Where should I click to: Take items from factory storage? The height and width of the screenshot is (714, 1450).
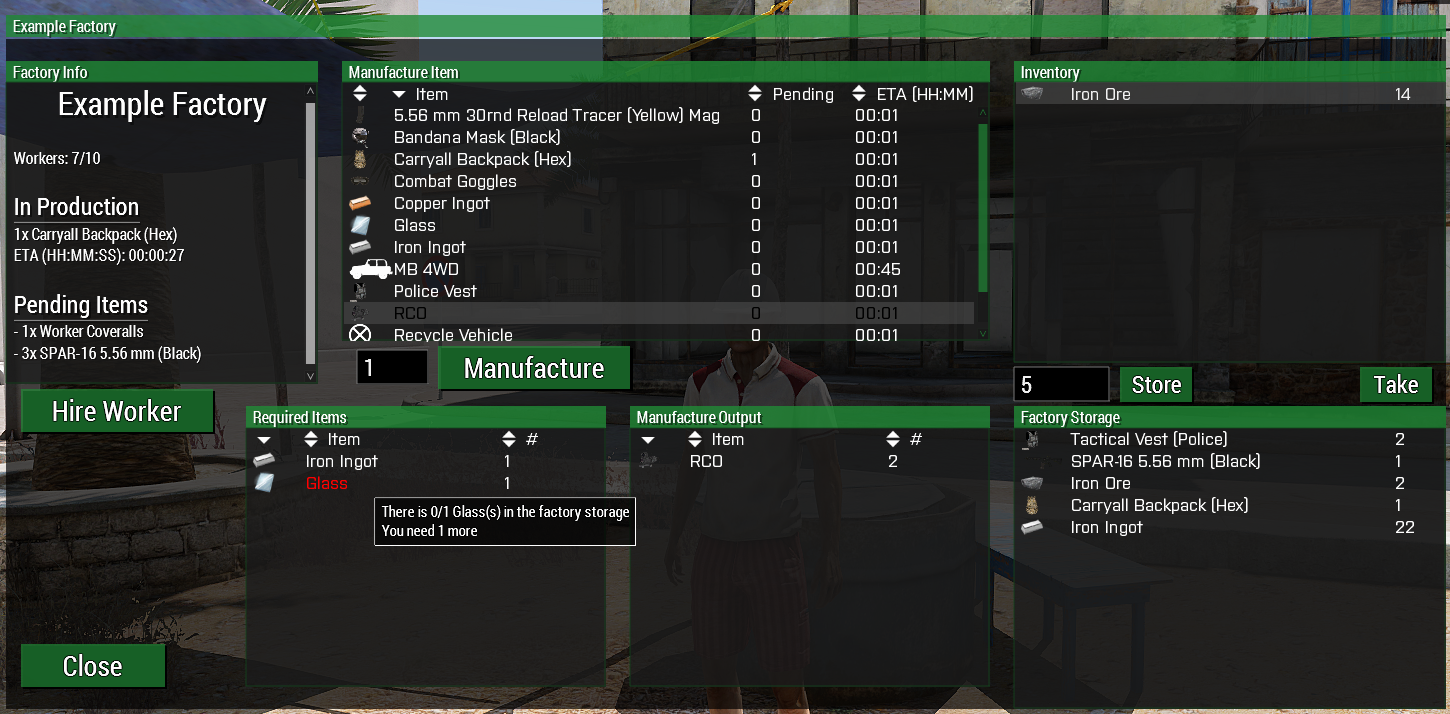[1395, 385]
